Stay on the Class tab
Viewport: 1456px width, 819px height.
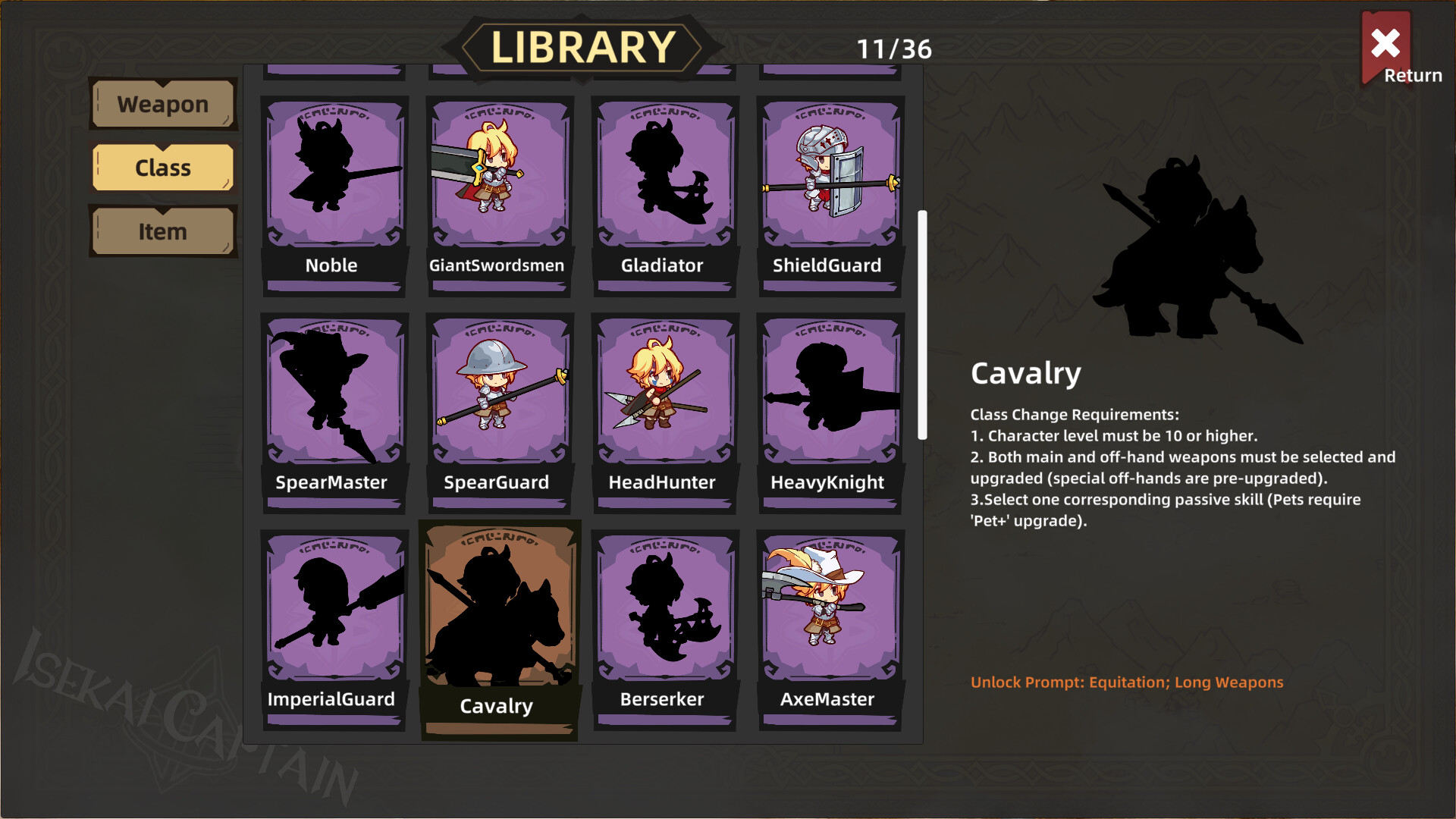163,167
